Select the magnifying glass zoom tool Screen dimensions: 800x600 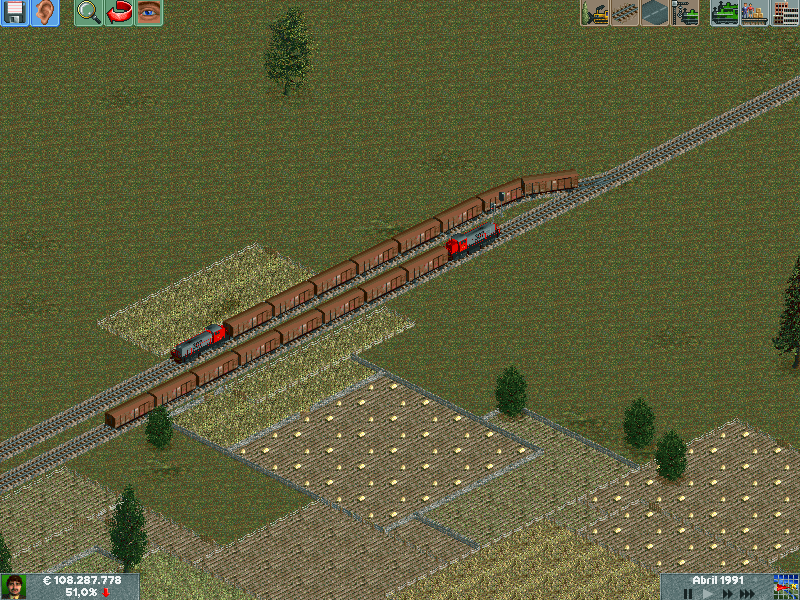point(88,13)
